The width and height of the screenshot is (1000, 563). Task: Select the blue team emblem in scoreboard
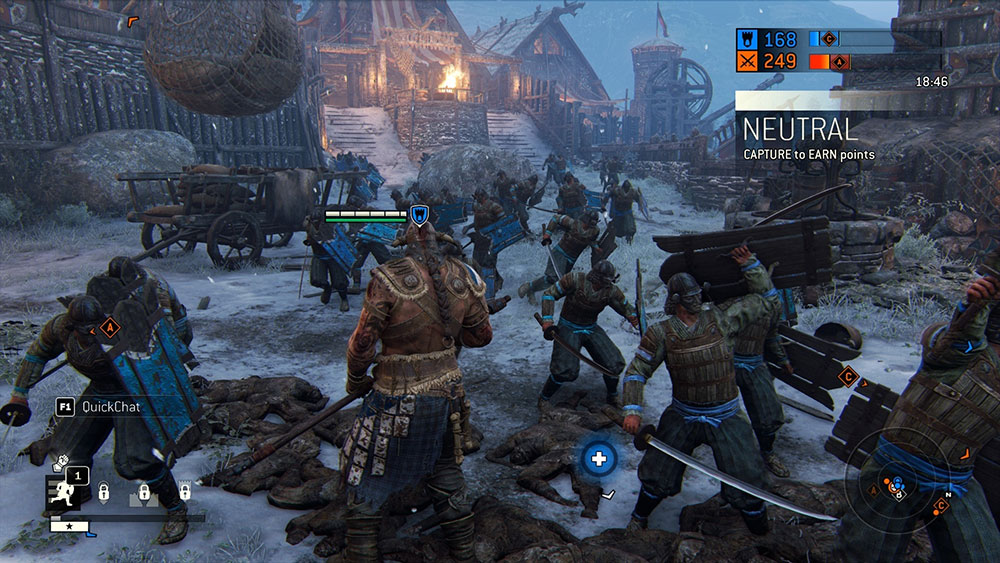(x=747, y=39)
